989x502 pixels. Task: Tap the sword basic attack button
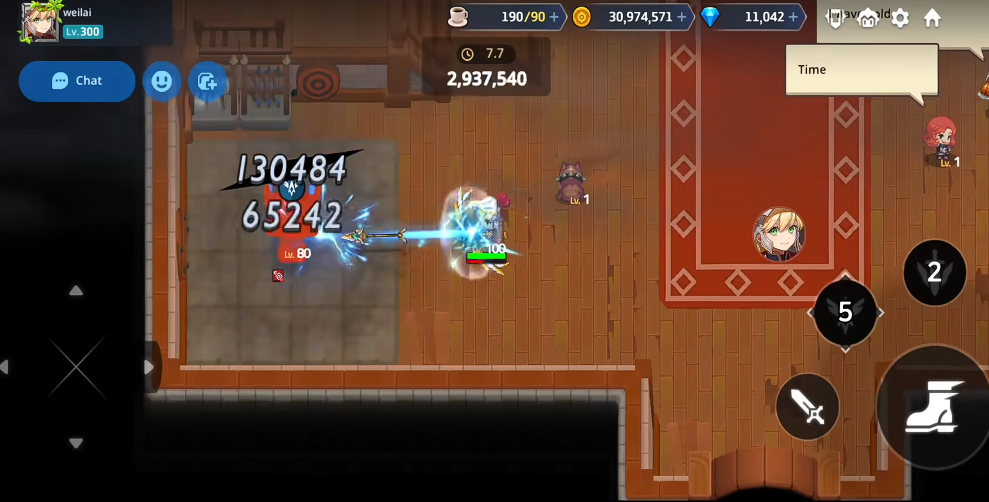point(807,406)
